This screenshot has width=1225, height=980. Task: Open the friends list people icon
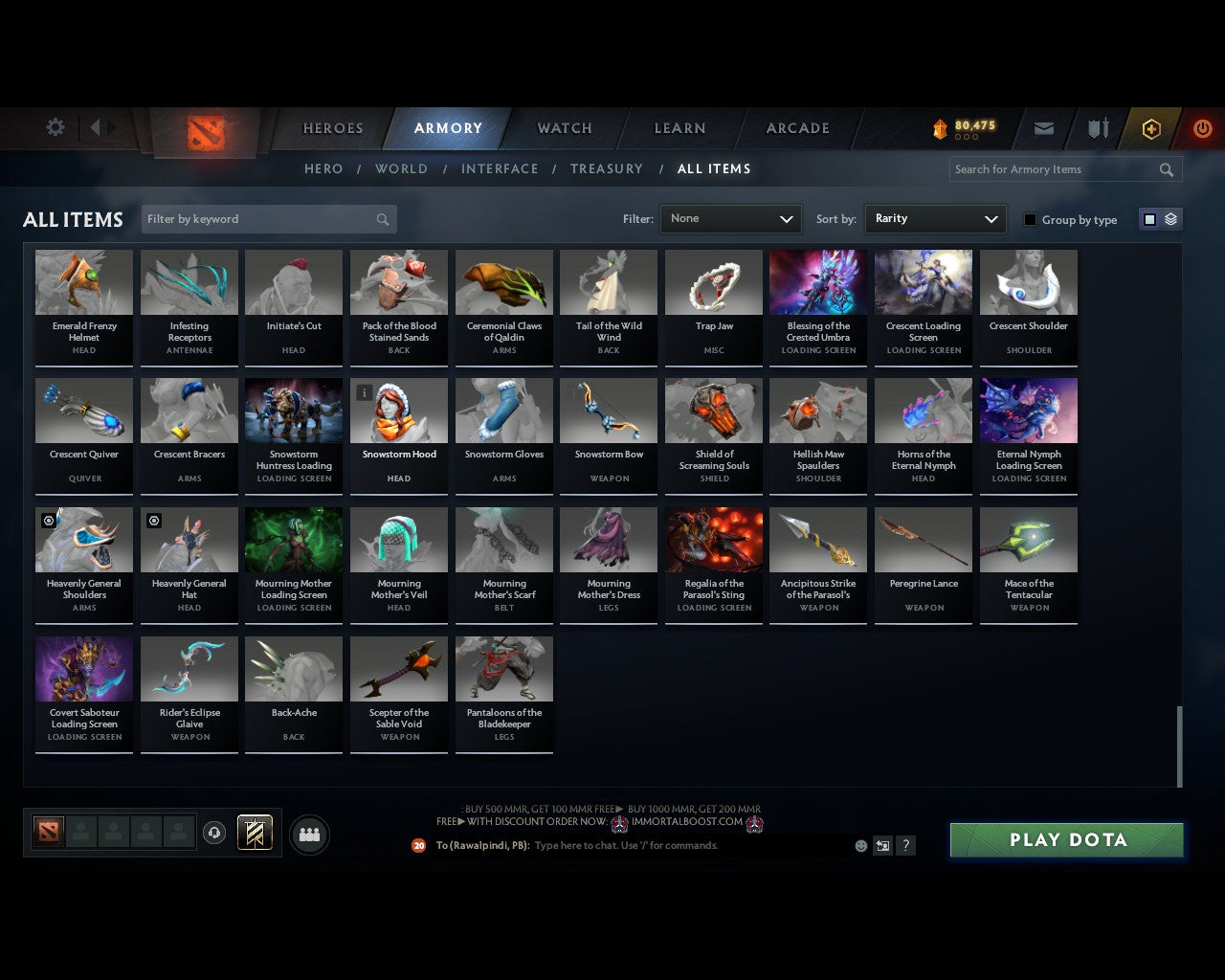(309, 835)
